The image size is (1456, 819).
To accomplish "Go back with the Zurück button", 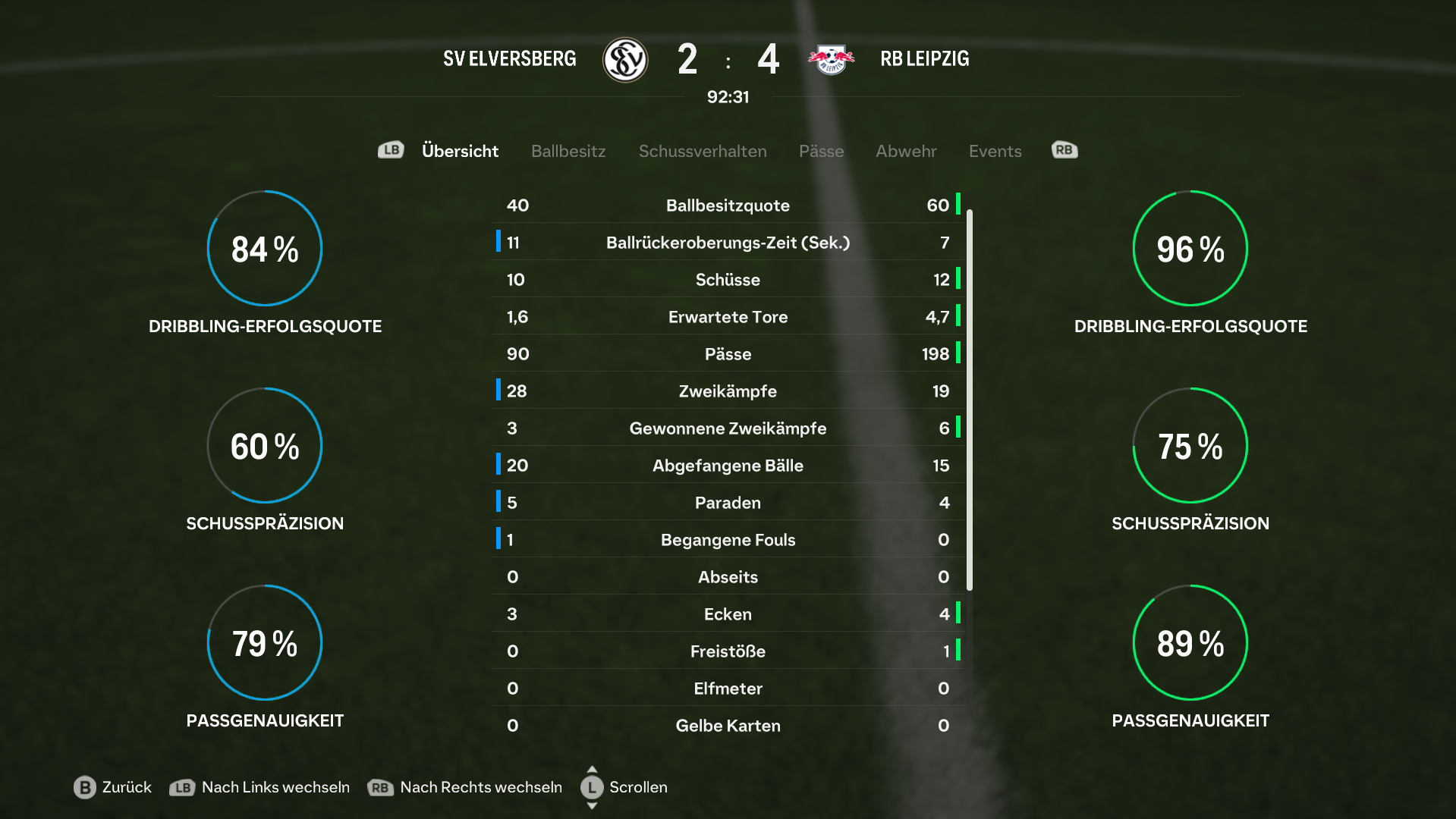I will pos(113,787).
